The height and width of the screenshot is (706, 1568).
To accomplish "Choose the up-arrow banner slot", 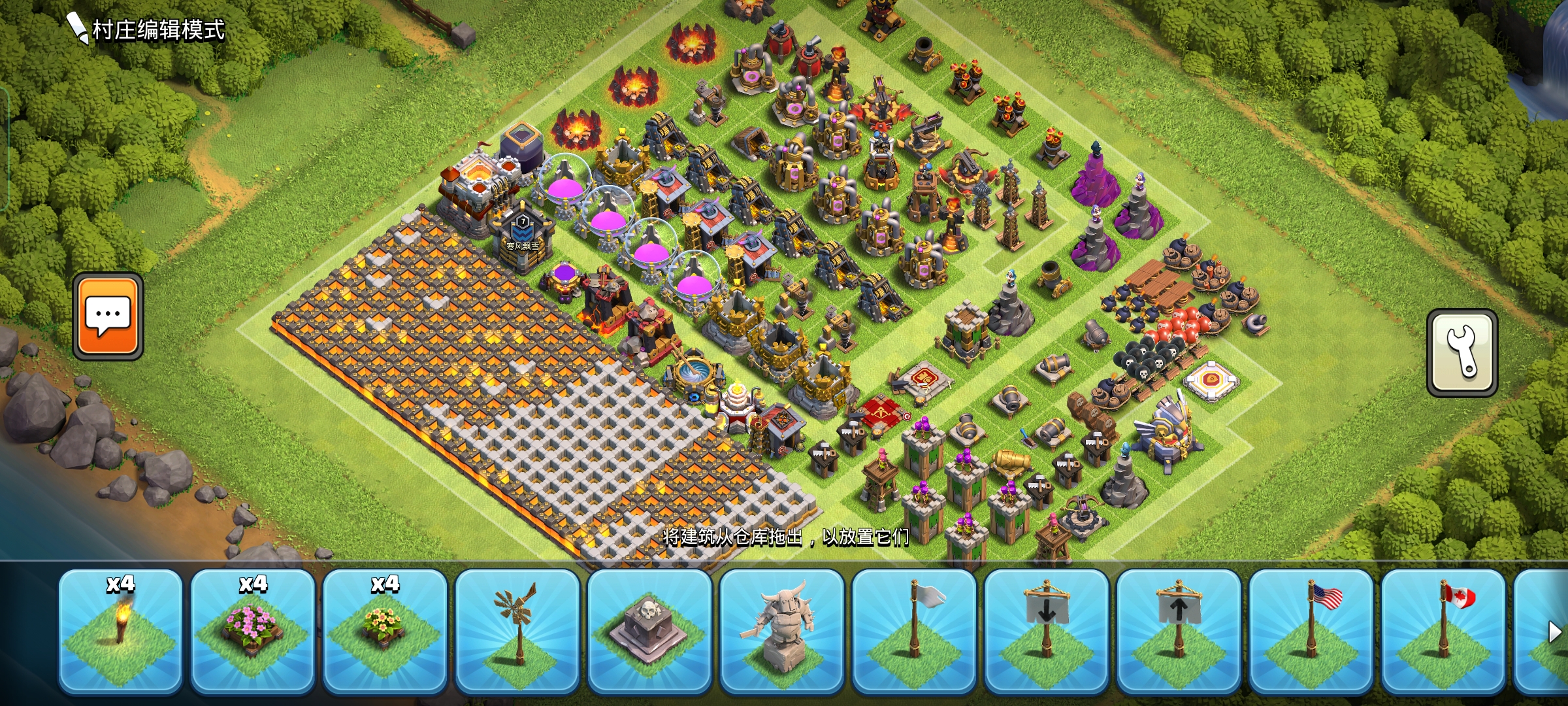I will point(1179,631).
